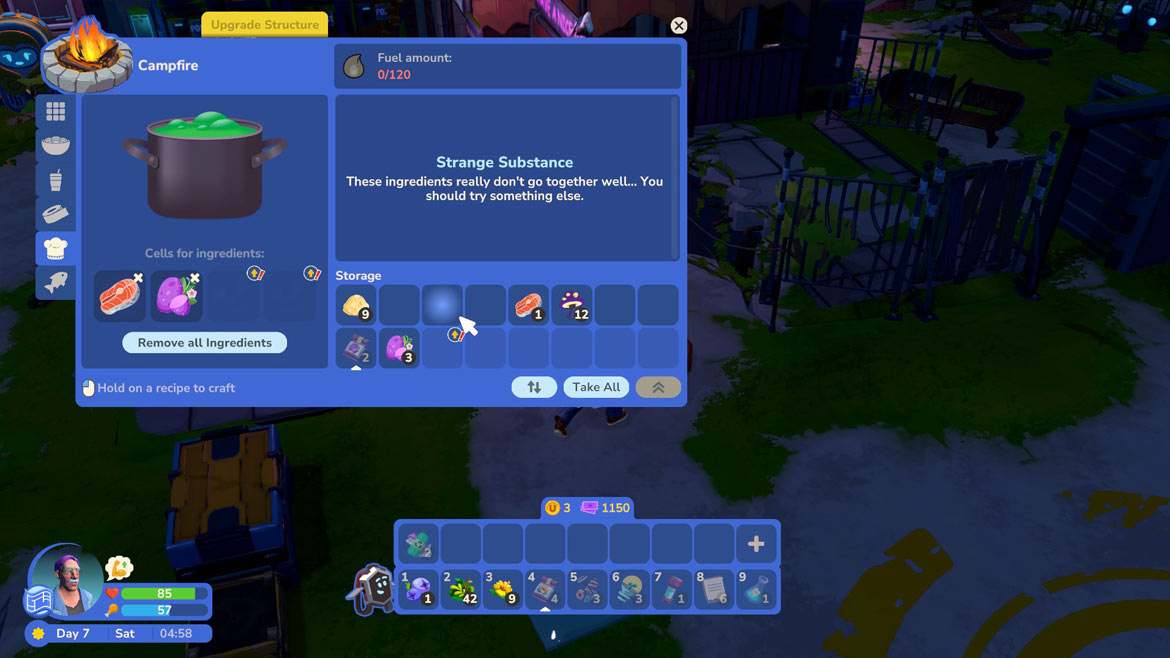The image size is (1170, 658).
Task: Remove the salmon steak from ingredient cell
Action: pos(138,278)
